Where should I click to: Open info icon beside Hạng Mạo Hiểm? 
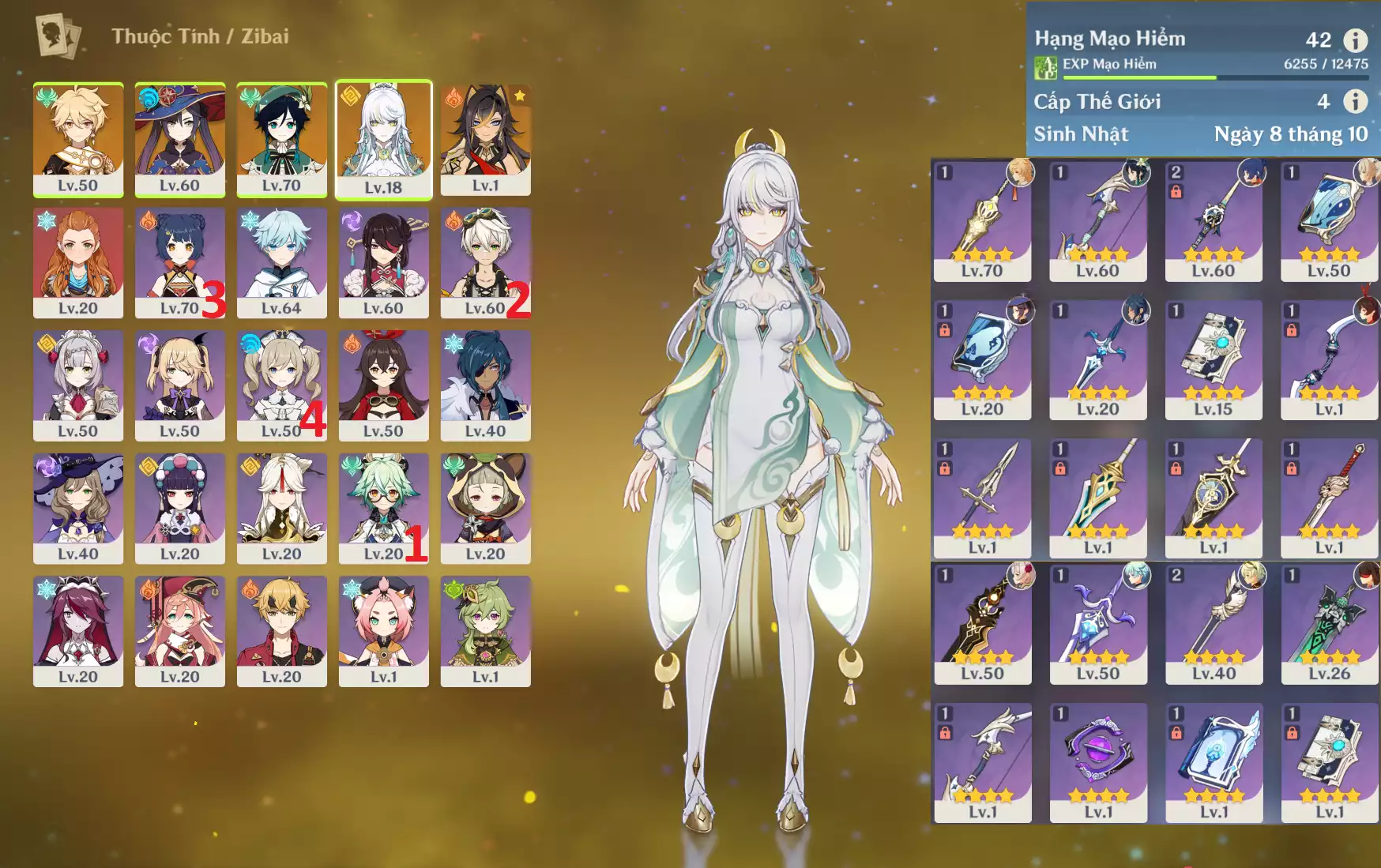pyautogui.click(x=1356, y=39)
